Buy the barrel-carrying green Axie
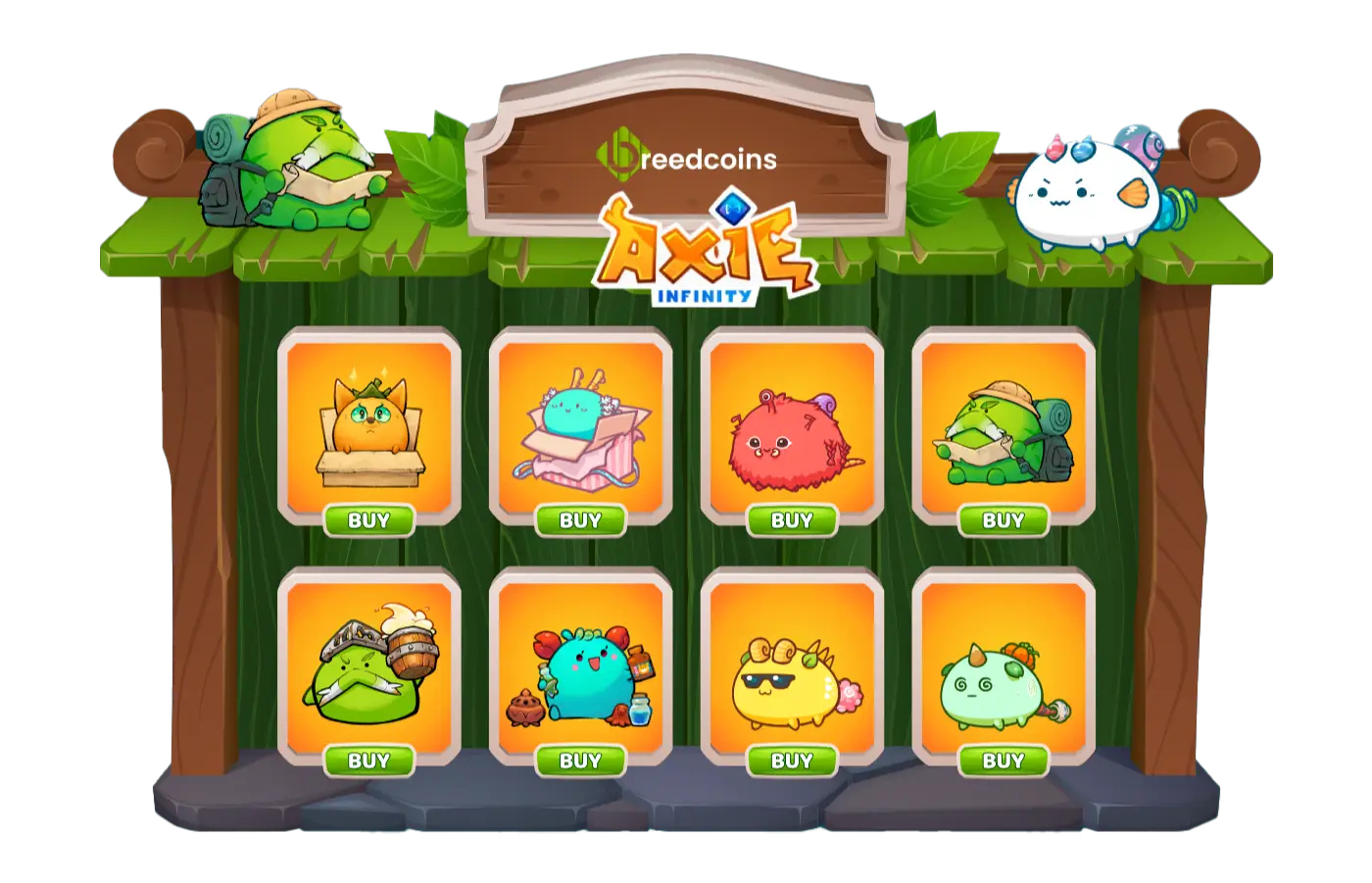 pyautogui.click(x=370, y=760)
